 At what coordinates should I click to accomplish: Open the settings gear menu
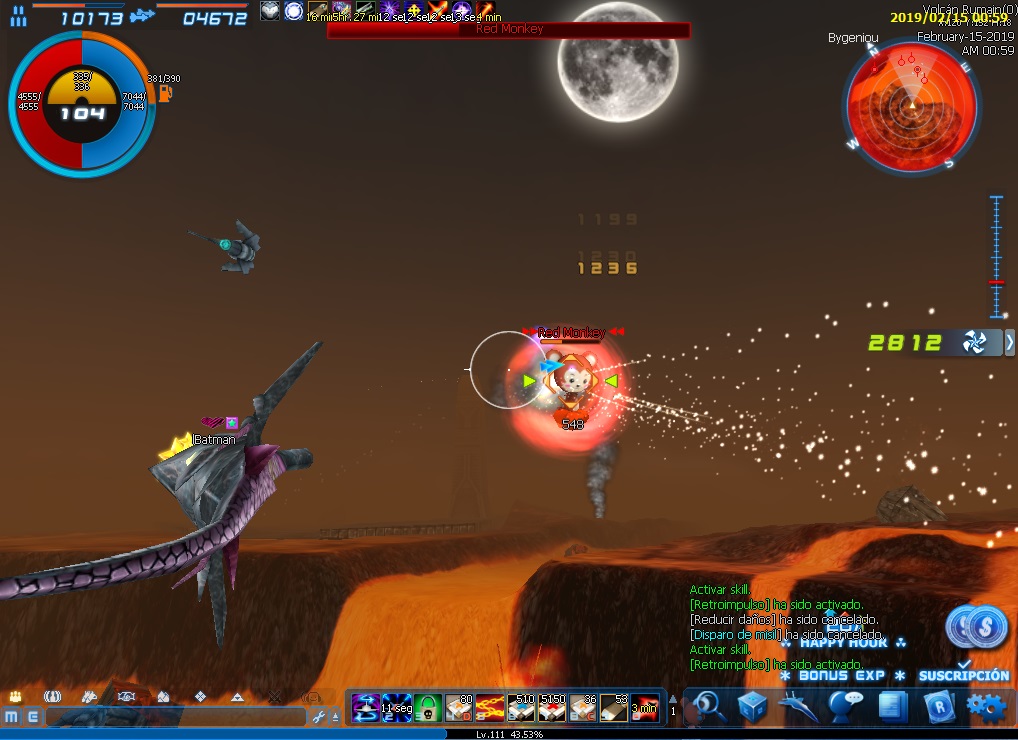click(x=986, y=707)
